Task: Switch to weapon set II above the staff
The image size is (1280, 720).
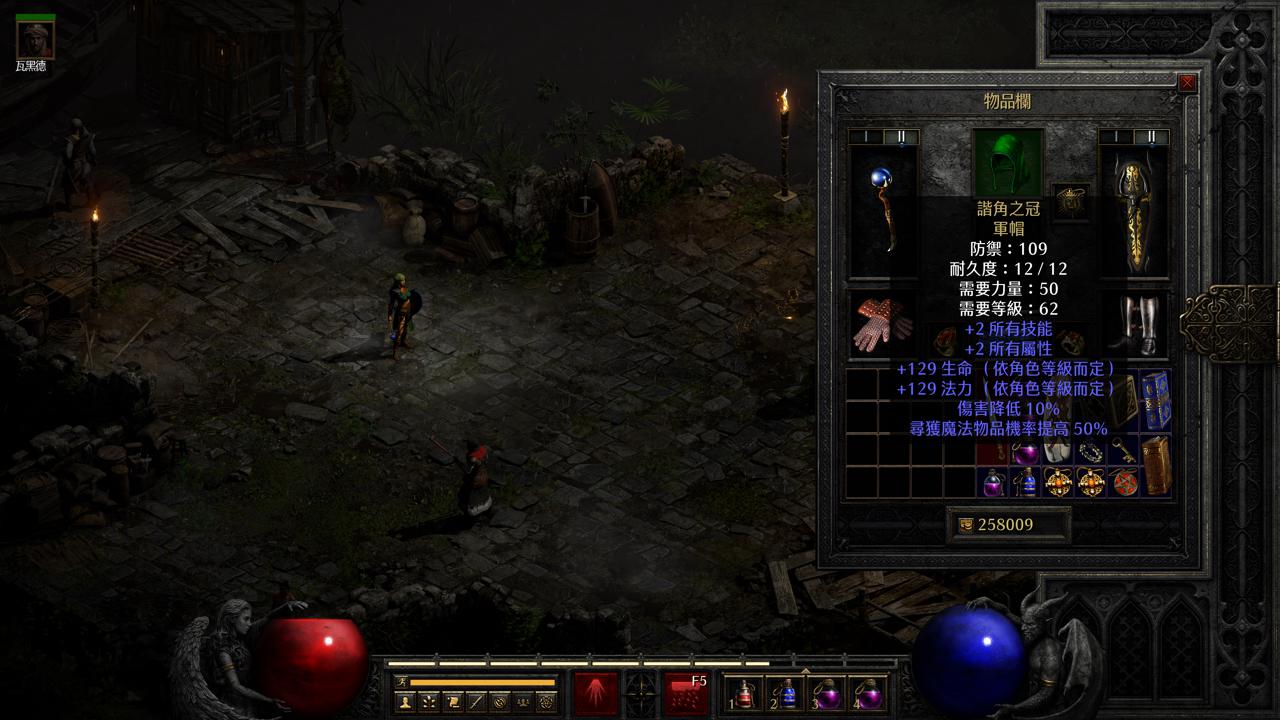Action: point(900,137)
